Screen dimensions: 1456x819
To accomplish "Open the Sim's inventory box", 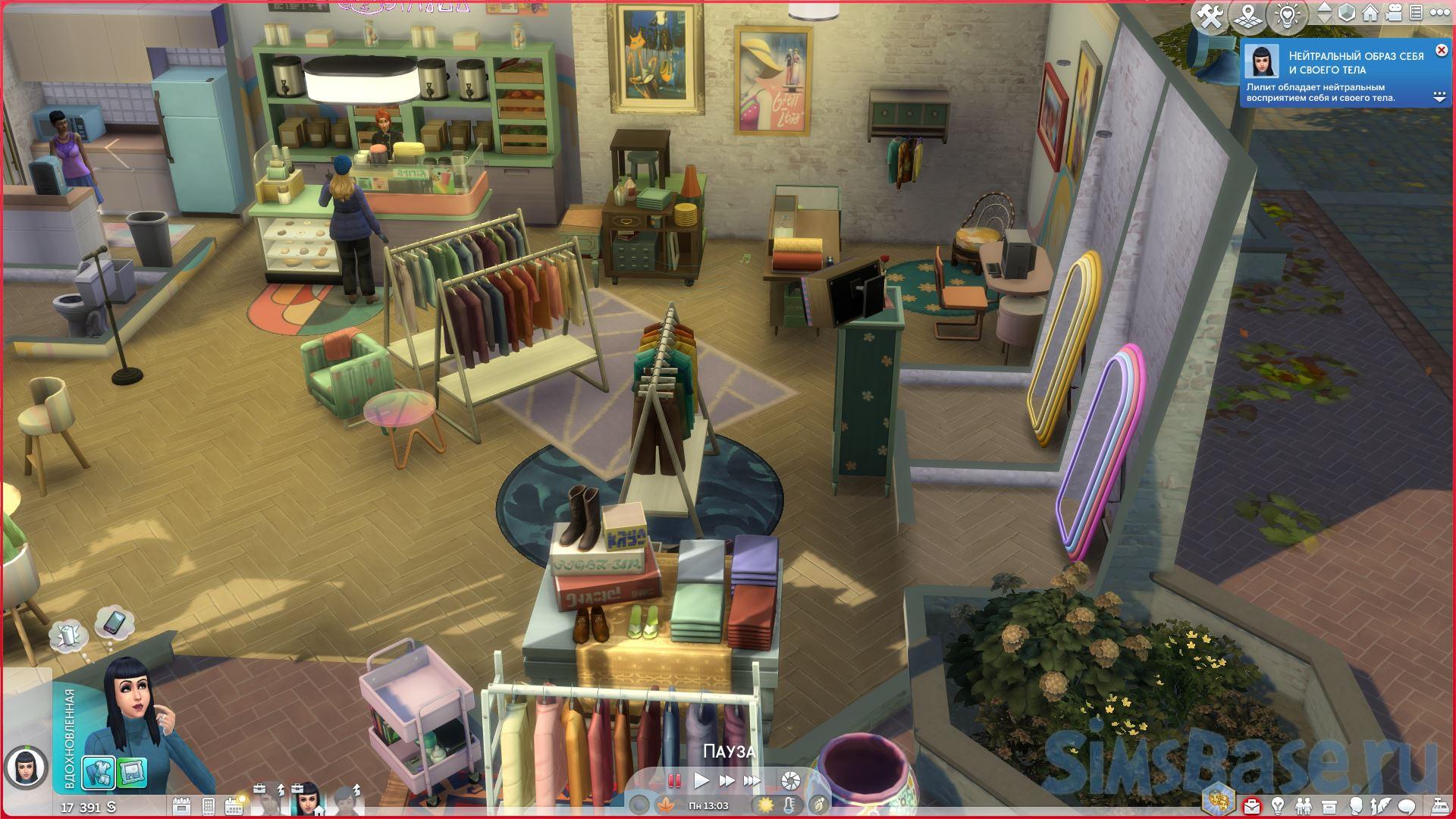I will (x=1328, y=805).
